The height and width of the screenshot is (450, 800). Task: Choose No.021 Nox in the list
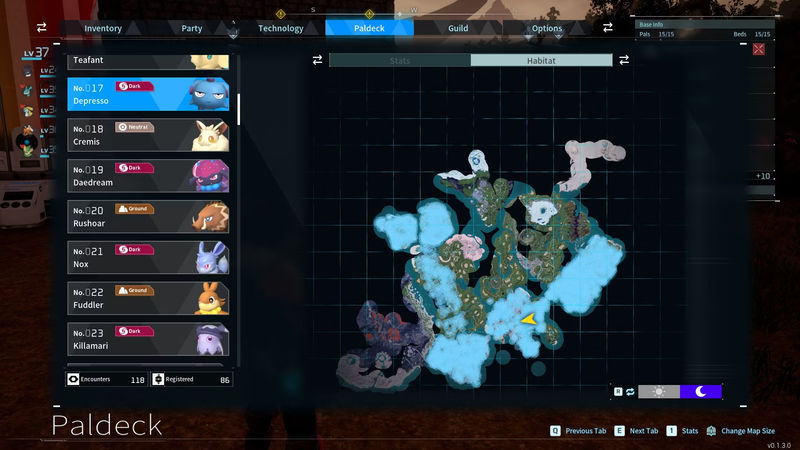point(148,257)
